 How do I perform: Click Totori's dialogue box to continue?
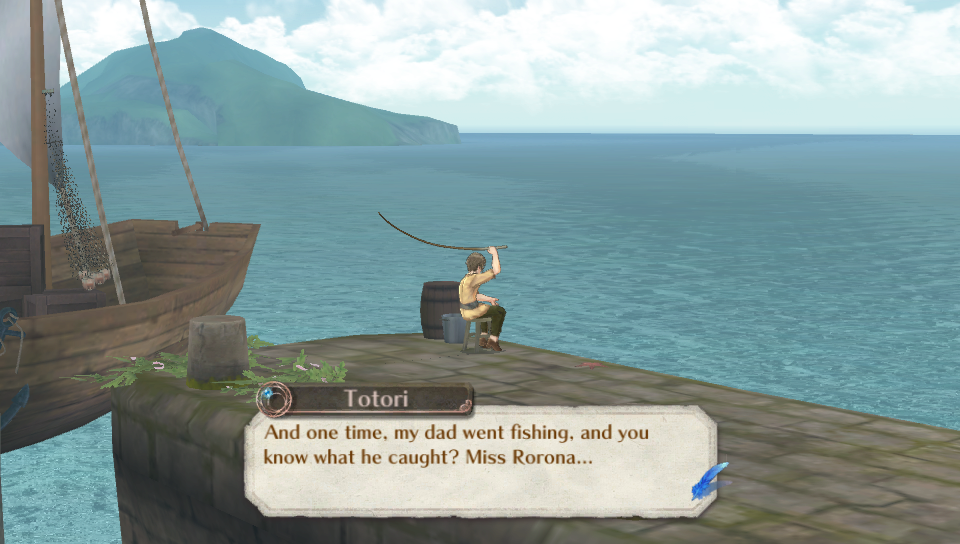(x=480, y=460)
